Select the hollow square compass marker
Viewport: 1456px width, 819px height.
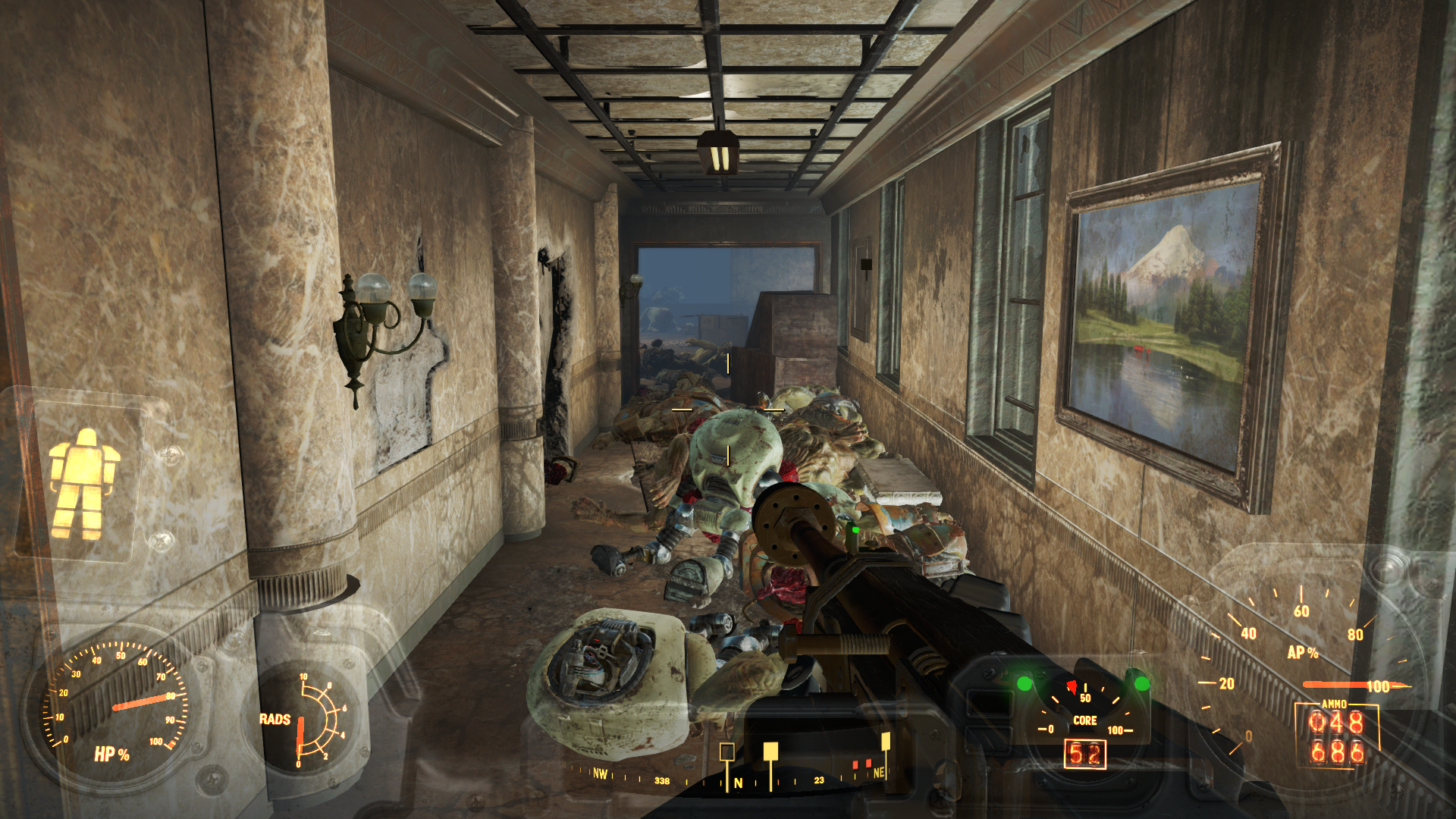tap(726, 752)
